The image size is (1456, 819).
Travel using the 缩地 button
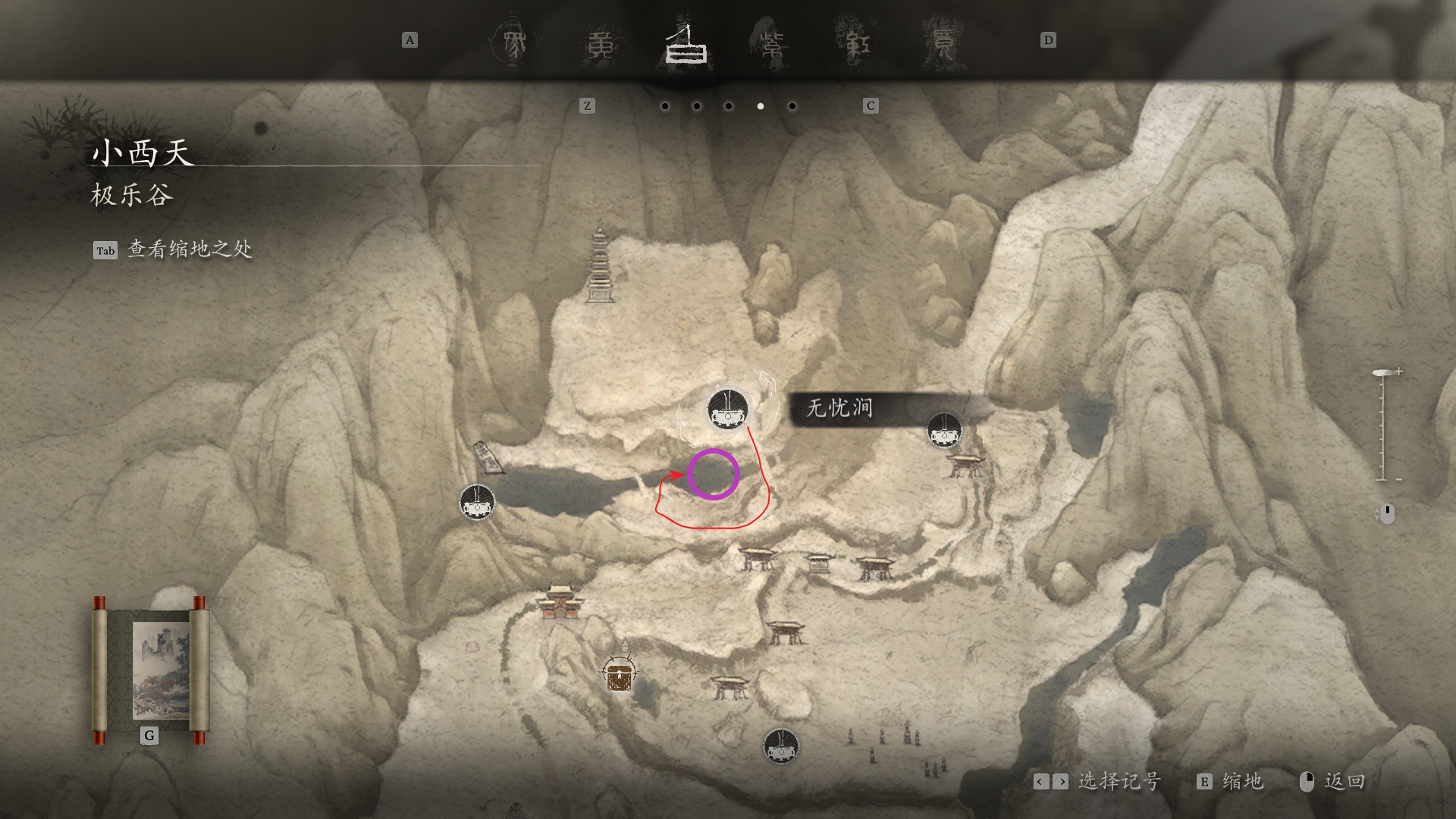1230,782
